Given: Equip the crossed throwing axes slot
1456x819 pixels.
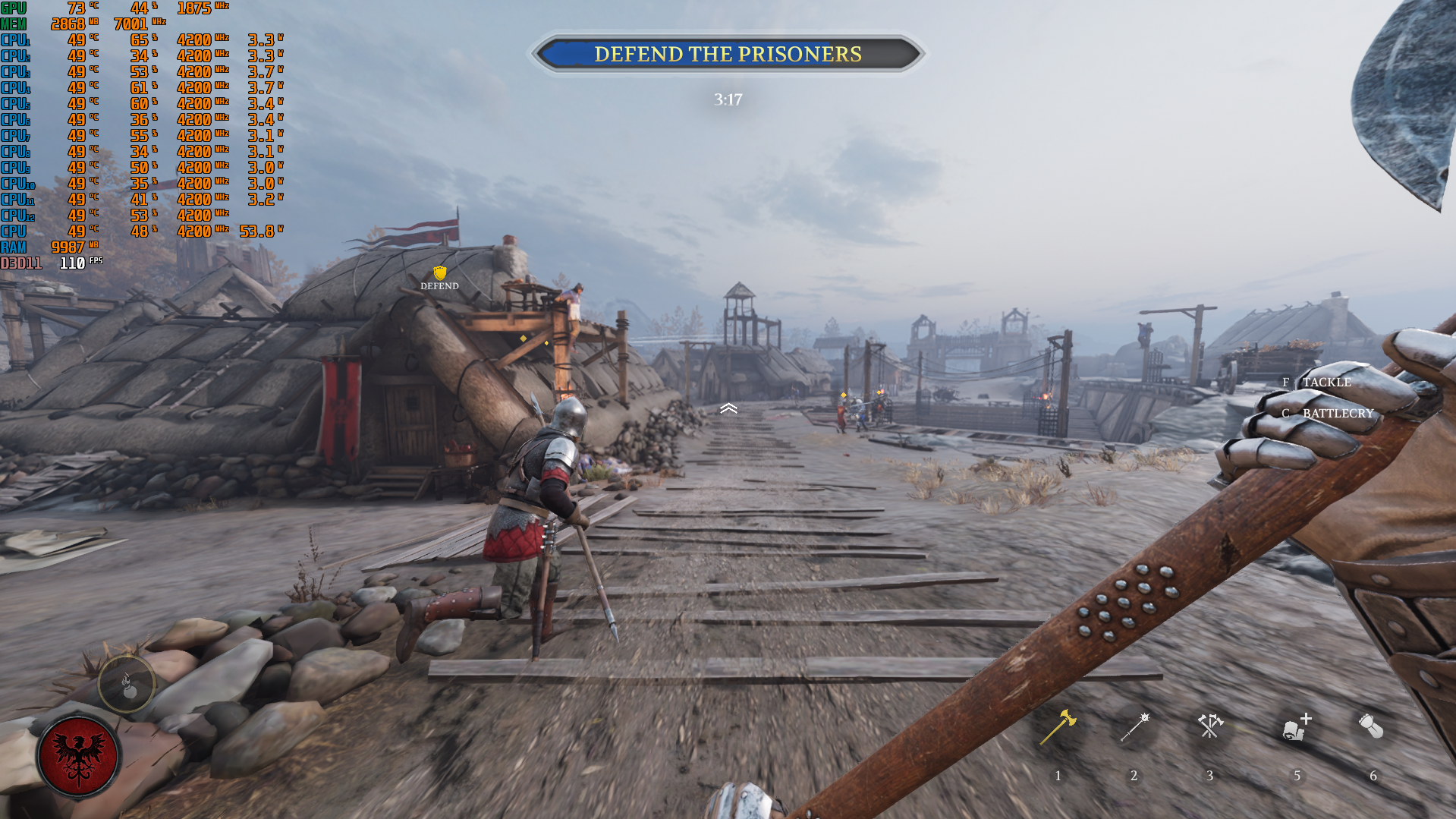Looking at the screenshot, I should tap(1210, 726).
